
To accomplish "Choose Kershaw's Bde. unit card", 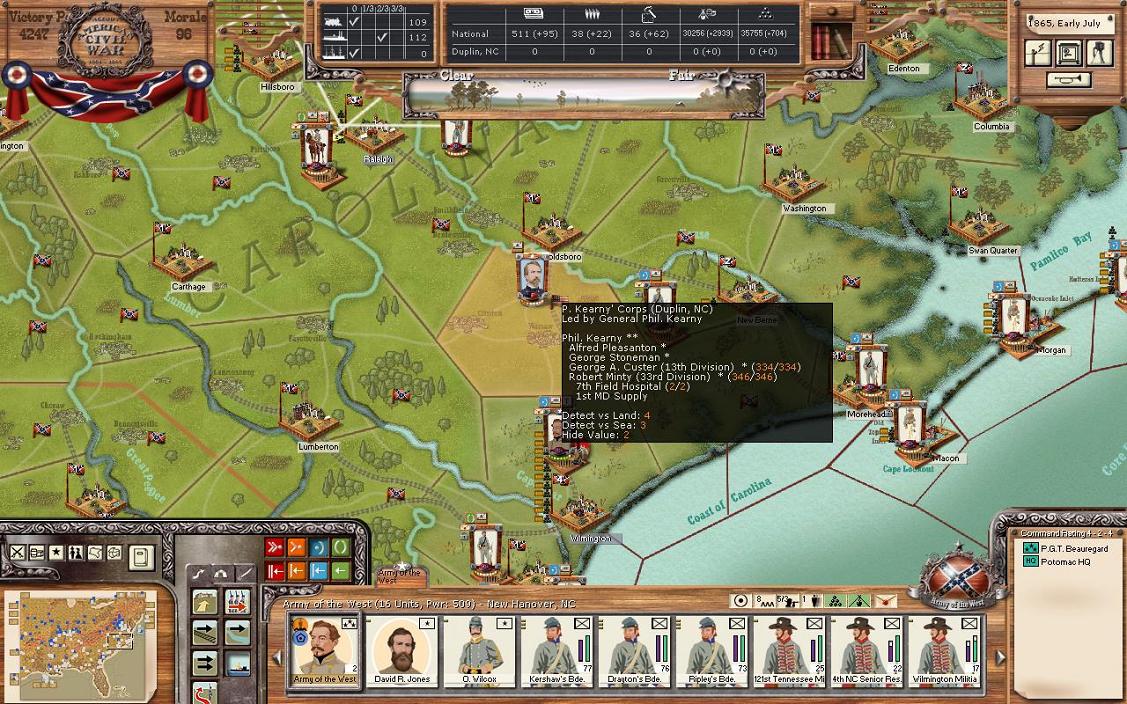I will tap(556, 650).
